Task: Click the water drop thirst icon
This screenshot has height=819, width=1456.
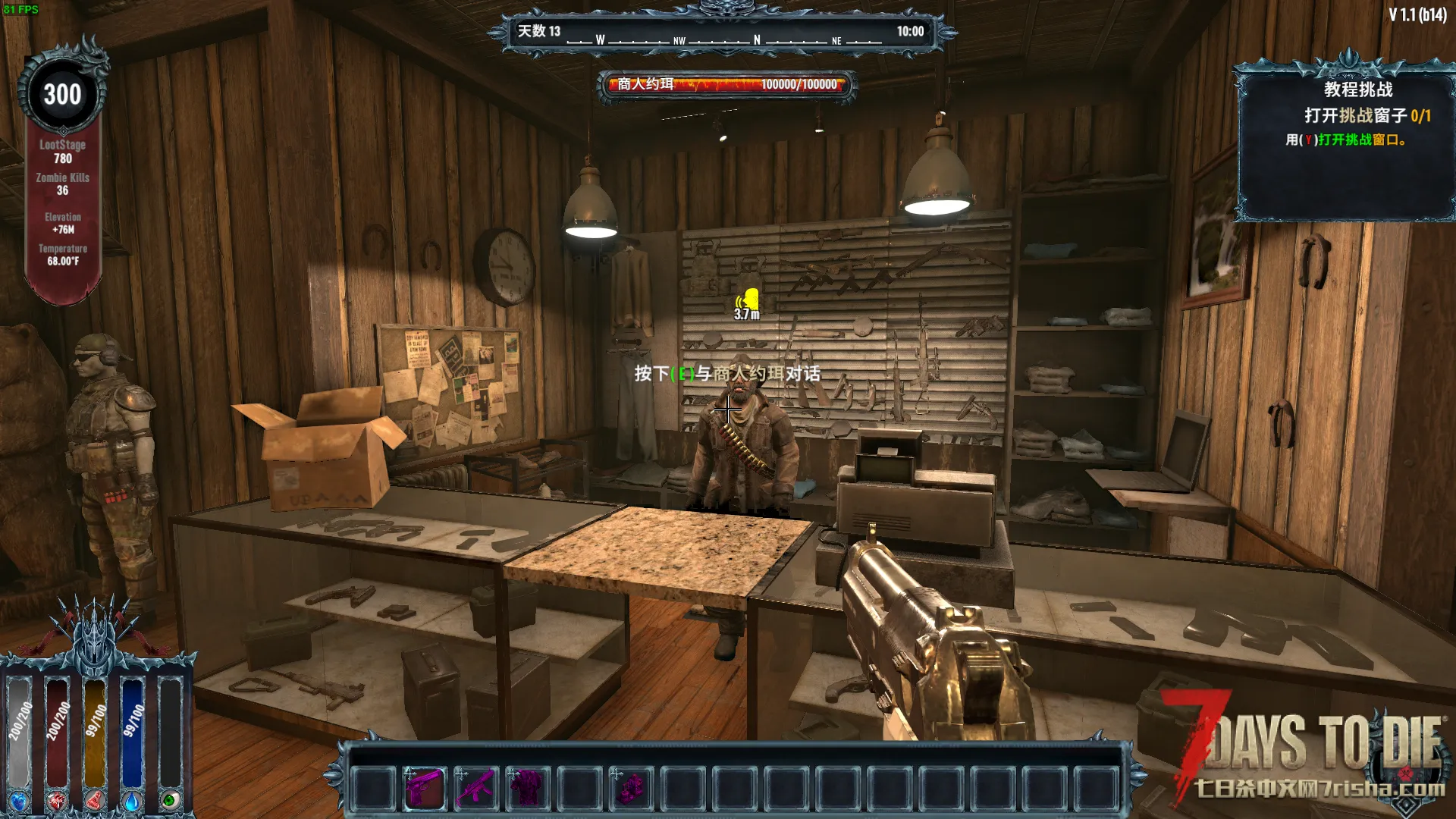Action: 132,801
